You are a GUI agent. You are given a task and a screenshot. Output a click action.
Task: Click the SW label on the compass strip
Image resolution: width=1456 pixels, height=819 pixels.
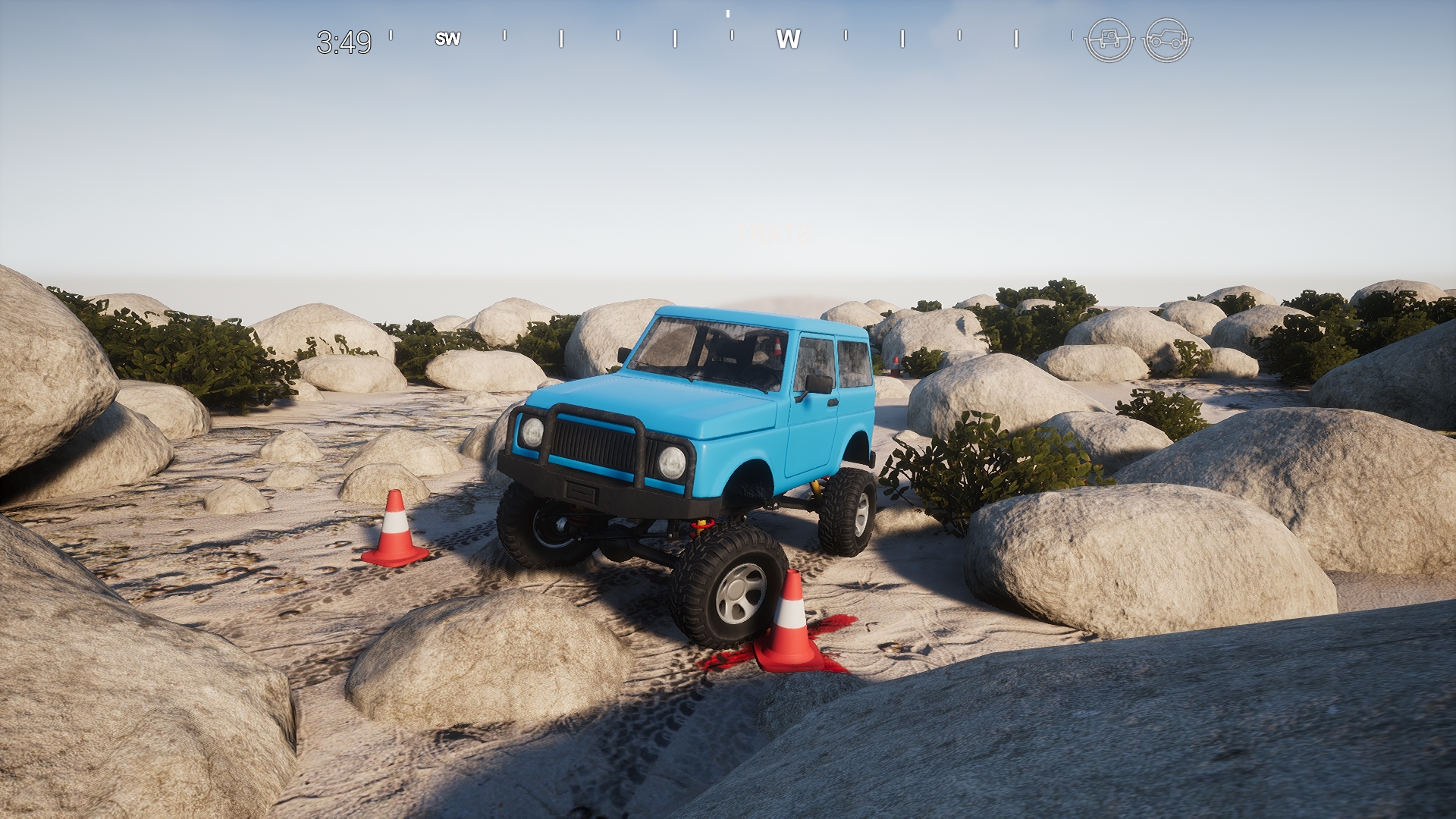point(449,39)
